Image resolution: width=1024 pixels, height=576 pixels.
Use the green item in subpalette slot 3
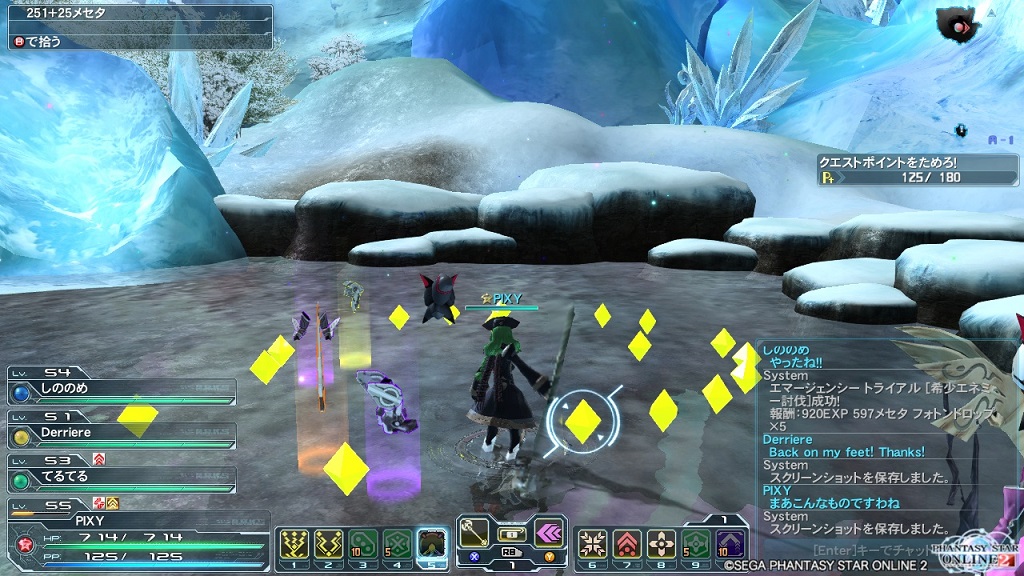tap(363, 543)
